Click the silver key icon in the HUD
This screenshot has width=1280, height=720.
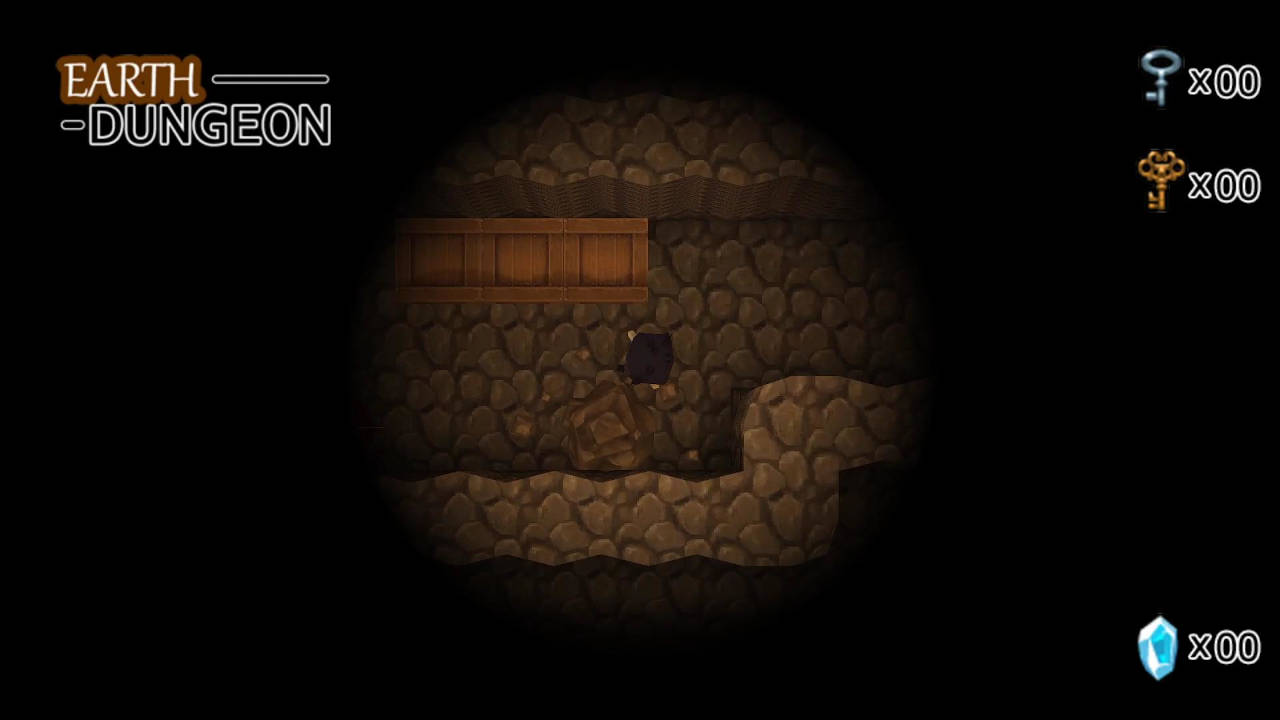tap(1159, 80)
